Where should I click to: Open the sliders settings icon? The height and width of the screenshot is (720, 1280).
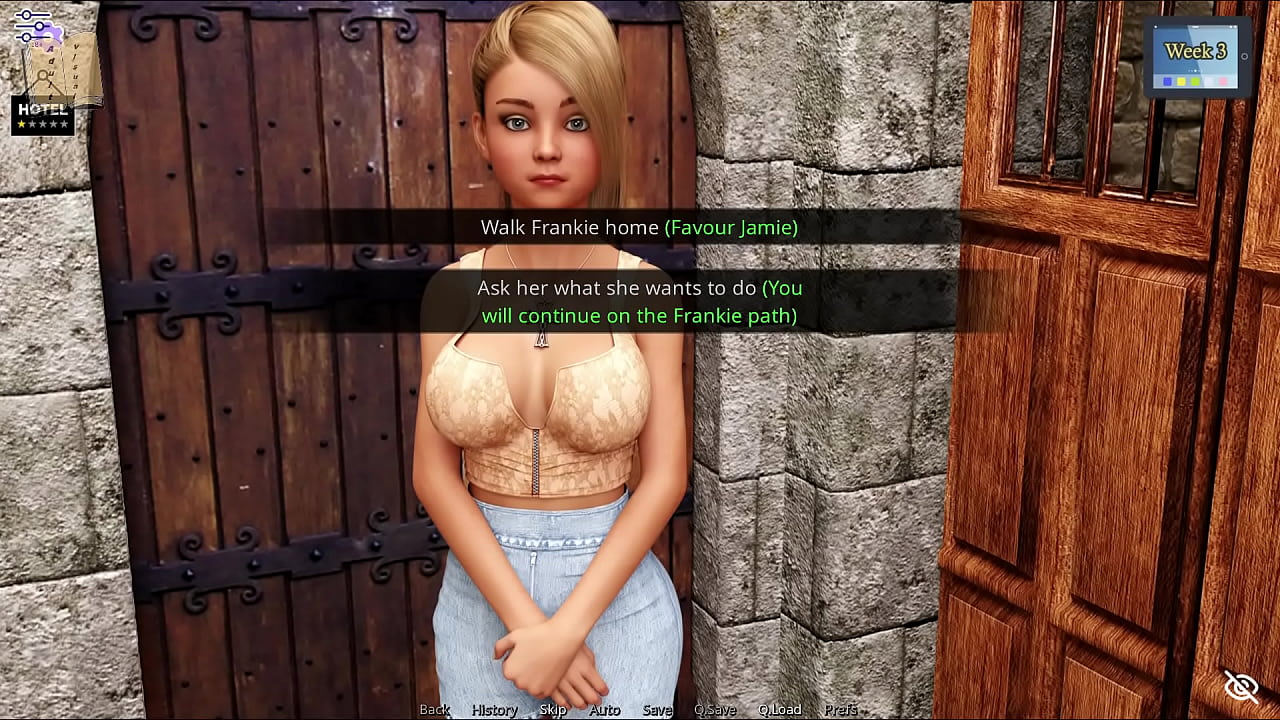[33, 25]
